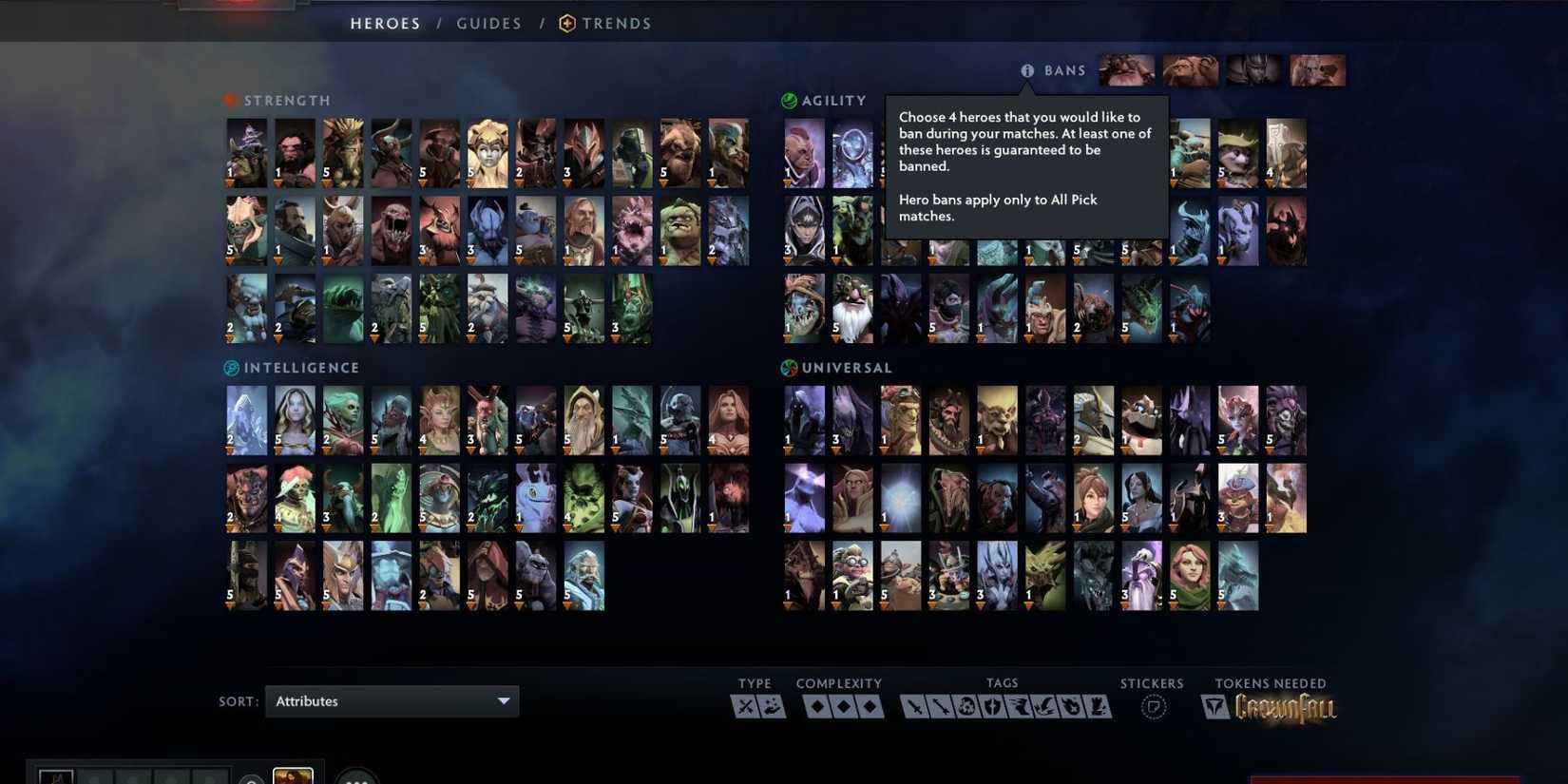
Task: Switch to the GUIDES tab
Action: click(488, 23)
